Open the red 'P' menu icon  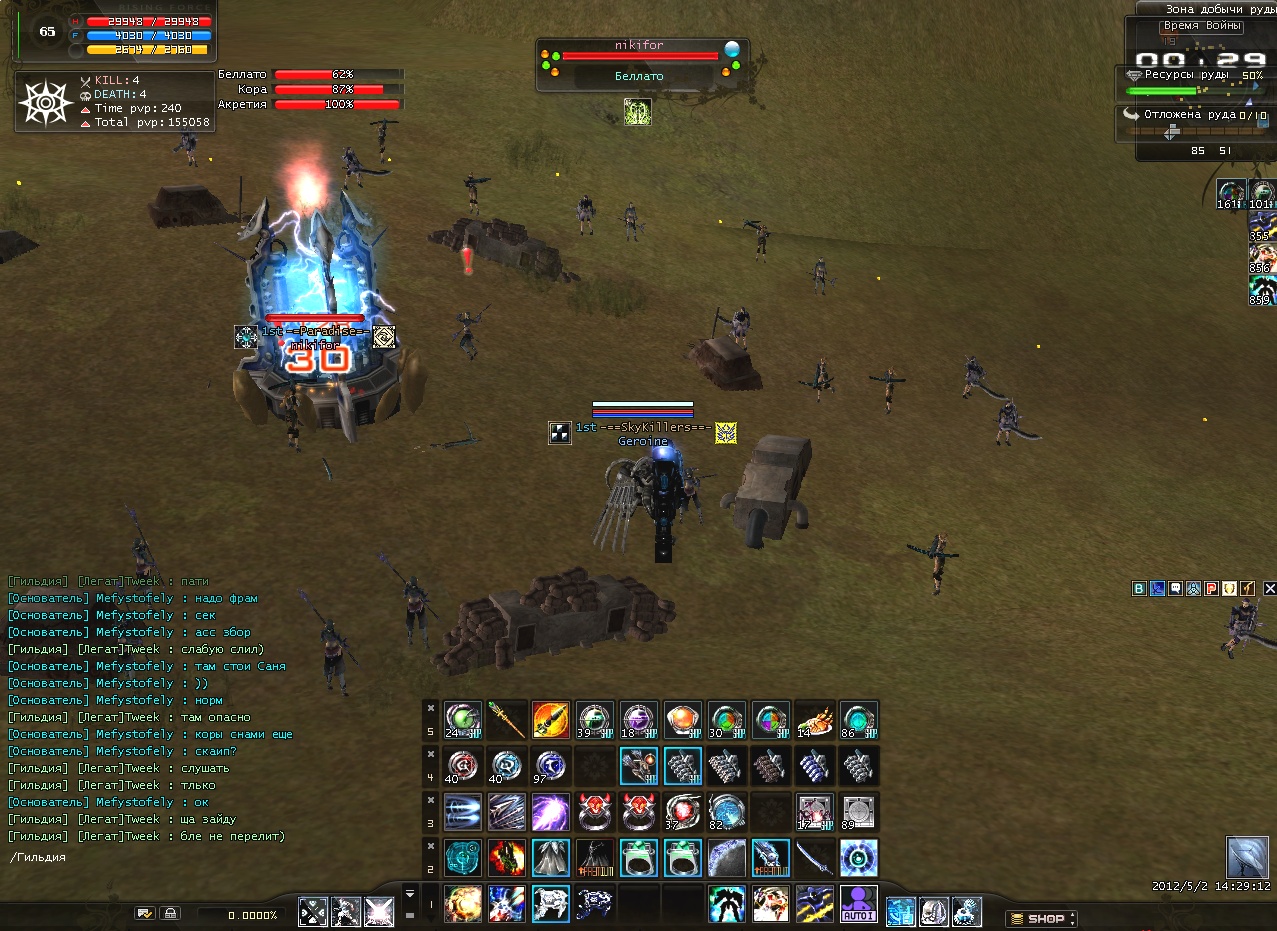click(1211, 589)
